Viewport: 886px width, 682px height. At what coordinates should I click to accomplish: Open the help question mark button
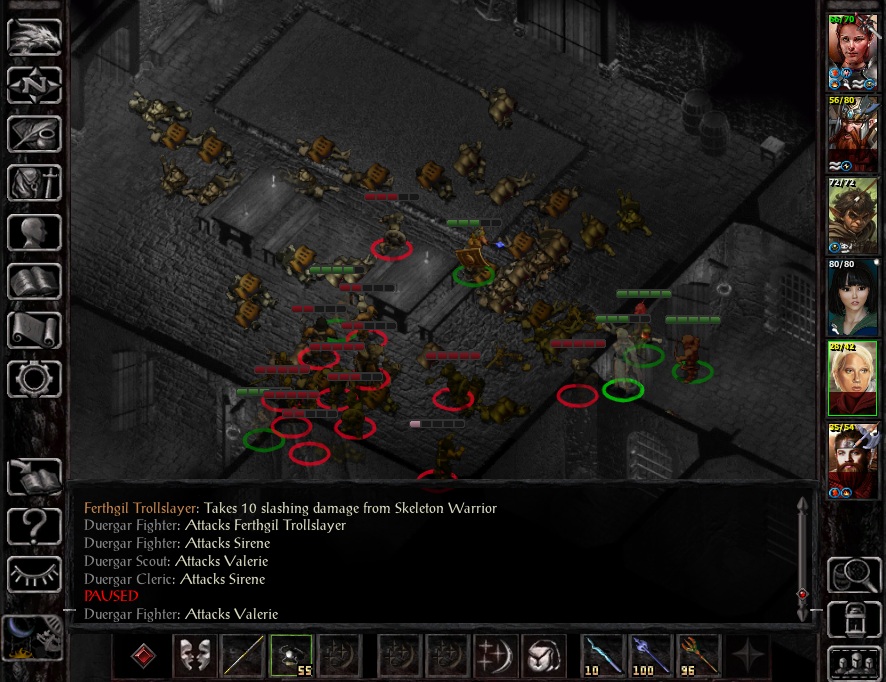pyautogui.click(x=35, y=526)
